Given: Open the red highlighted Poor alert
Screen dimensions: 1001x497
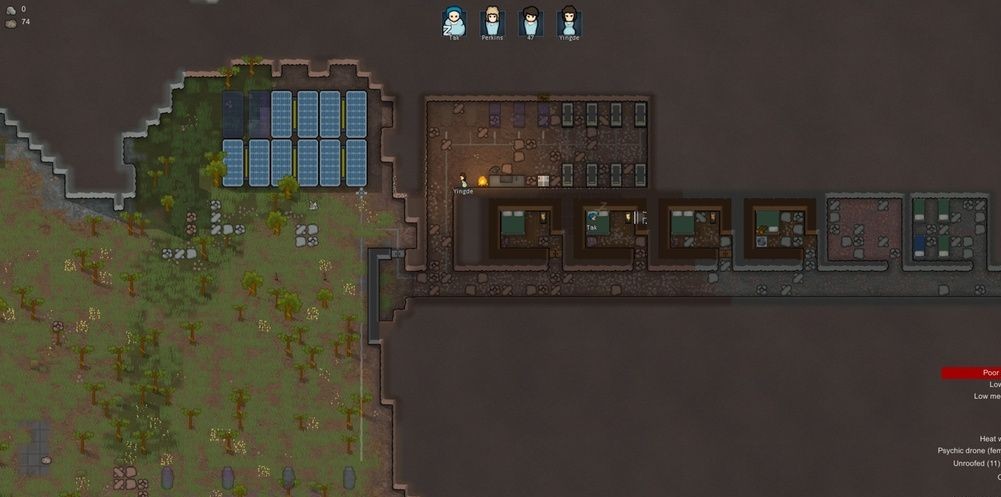Looking at the screenshot, I should pyautogui.click(x=971, y=373).
